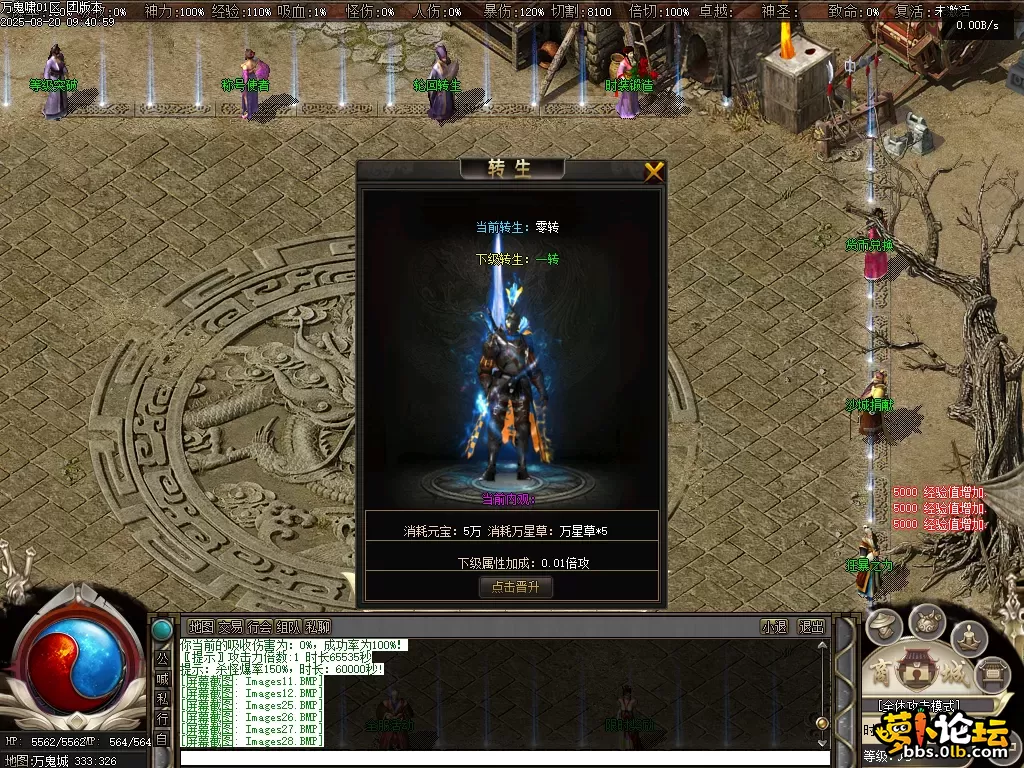The width and height of the screenshot is (1024, 768).
Task: Click the 退出 exit game button
Action: pyautogui.click(x=811, y=626)
